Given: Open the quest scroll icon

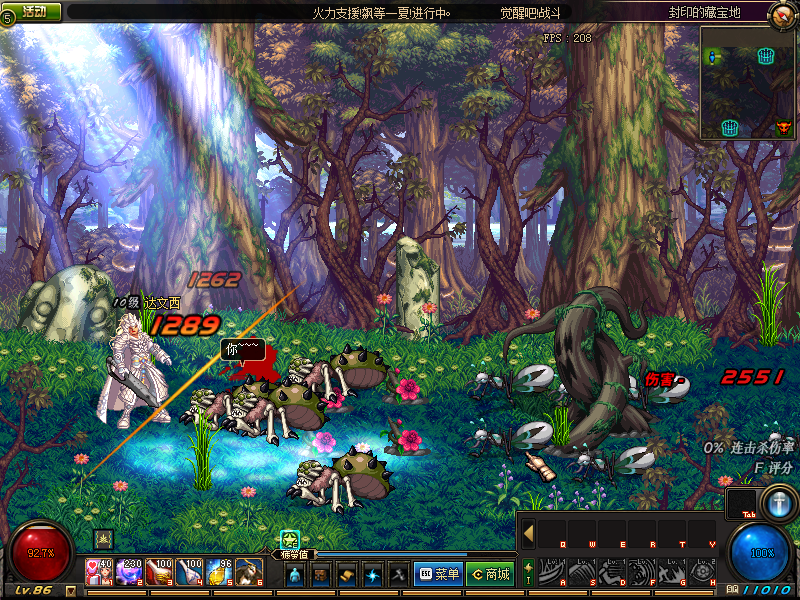Looking at the screenshot, I should coord(347,575).
